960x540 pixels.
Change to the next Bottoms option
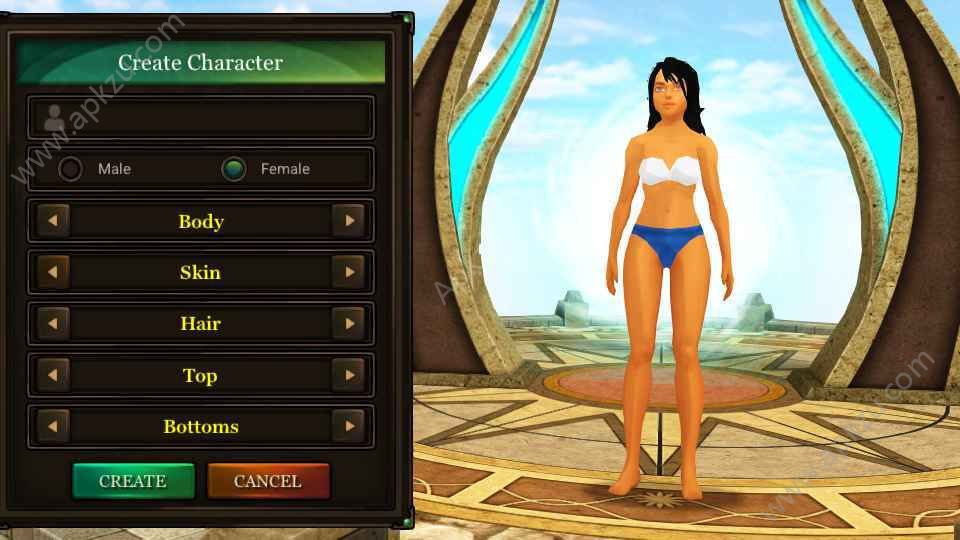point(348,427)
